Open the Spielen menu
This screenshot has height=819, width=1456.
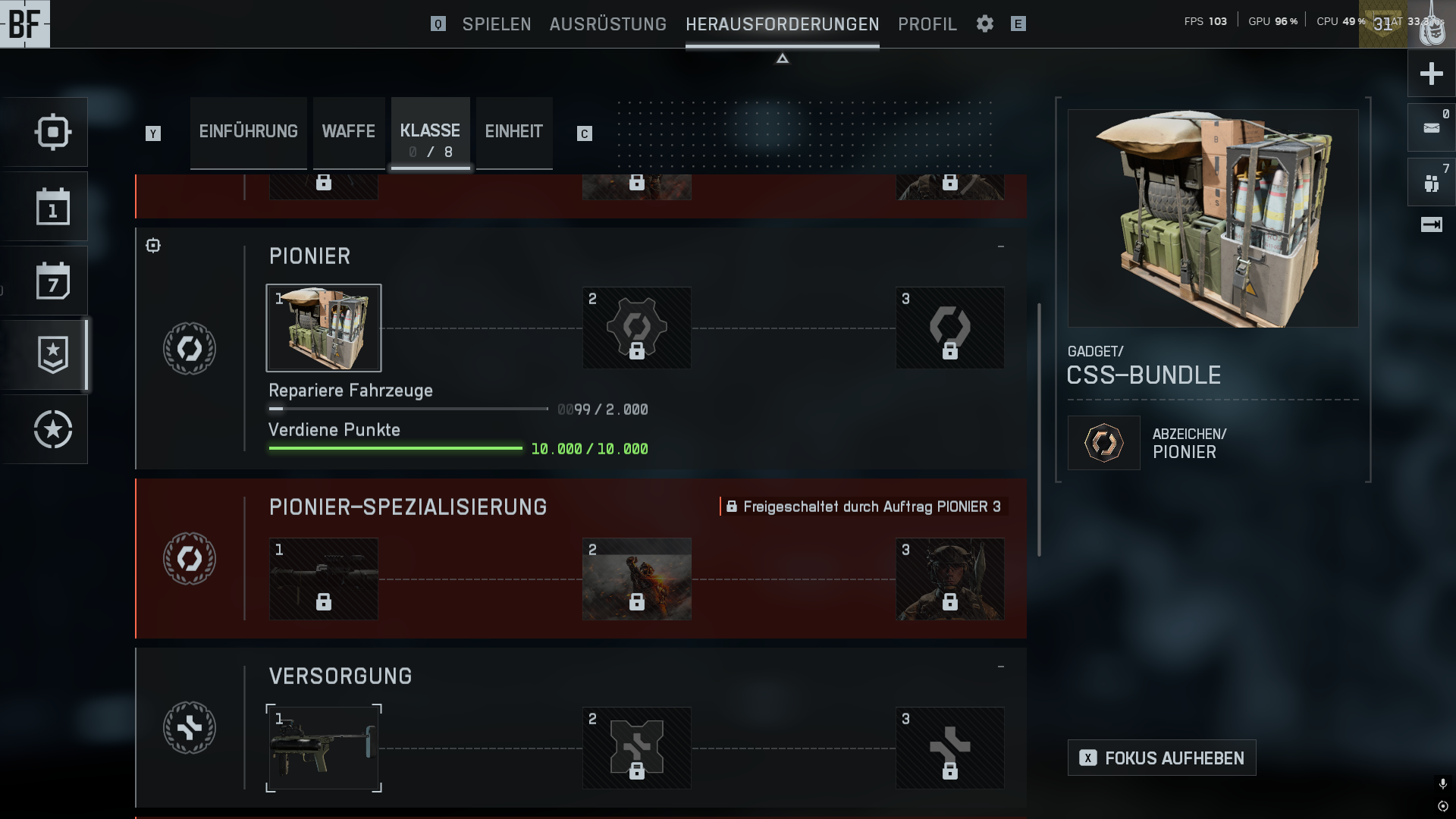(x=497, y=24)
